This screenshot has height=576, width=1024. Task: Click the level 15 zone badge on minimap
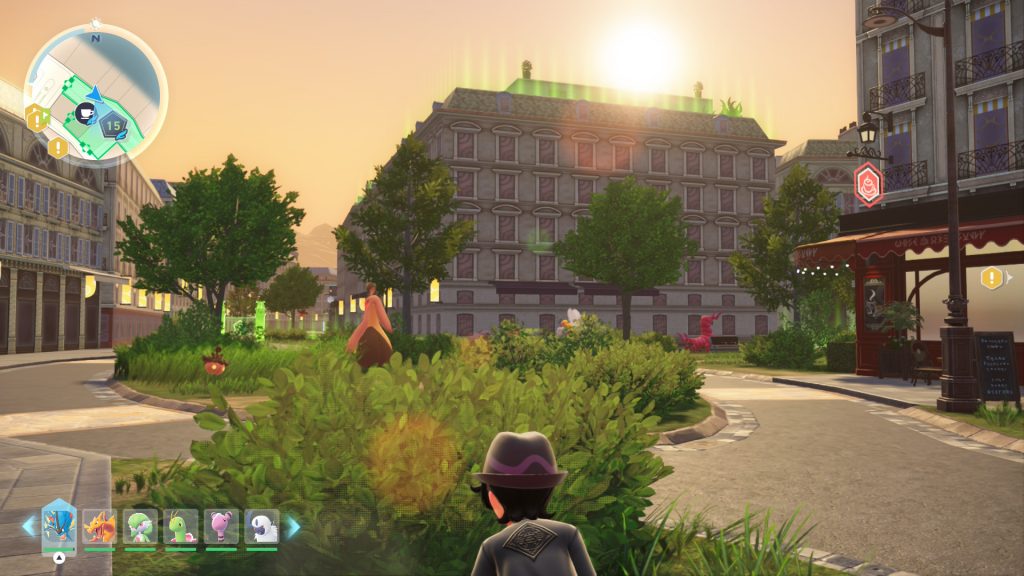click(113, 125)
